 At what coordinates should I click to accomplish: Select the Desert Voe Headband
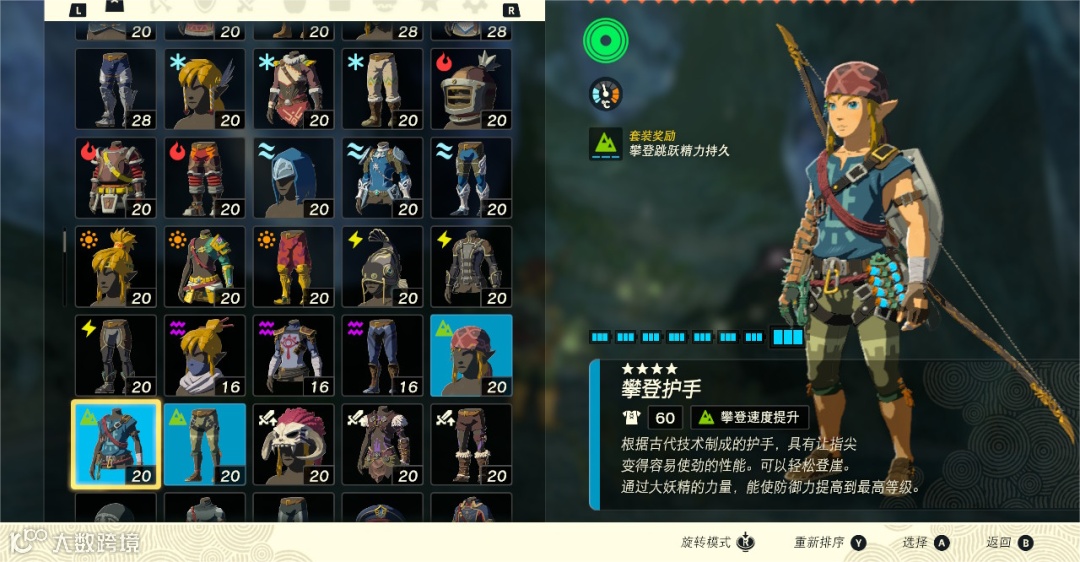[x=115, y=266]
